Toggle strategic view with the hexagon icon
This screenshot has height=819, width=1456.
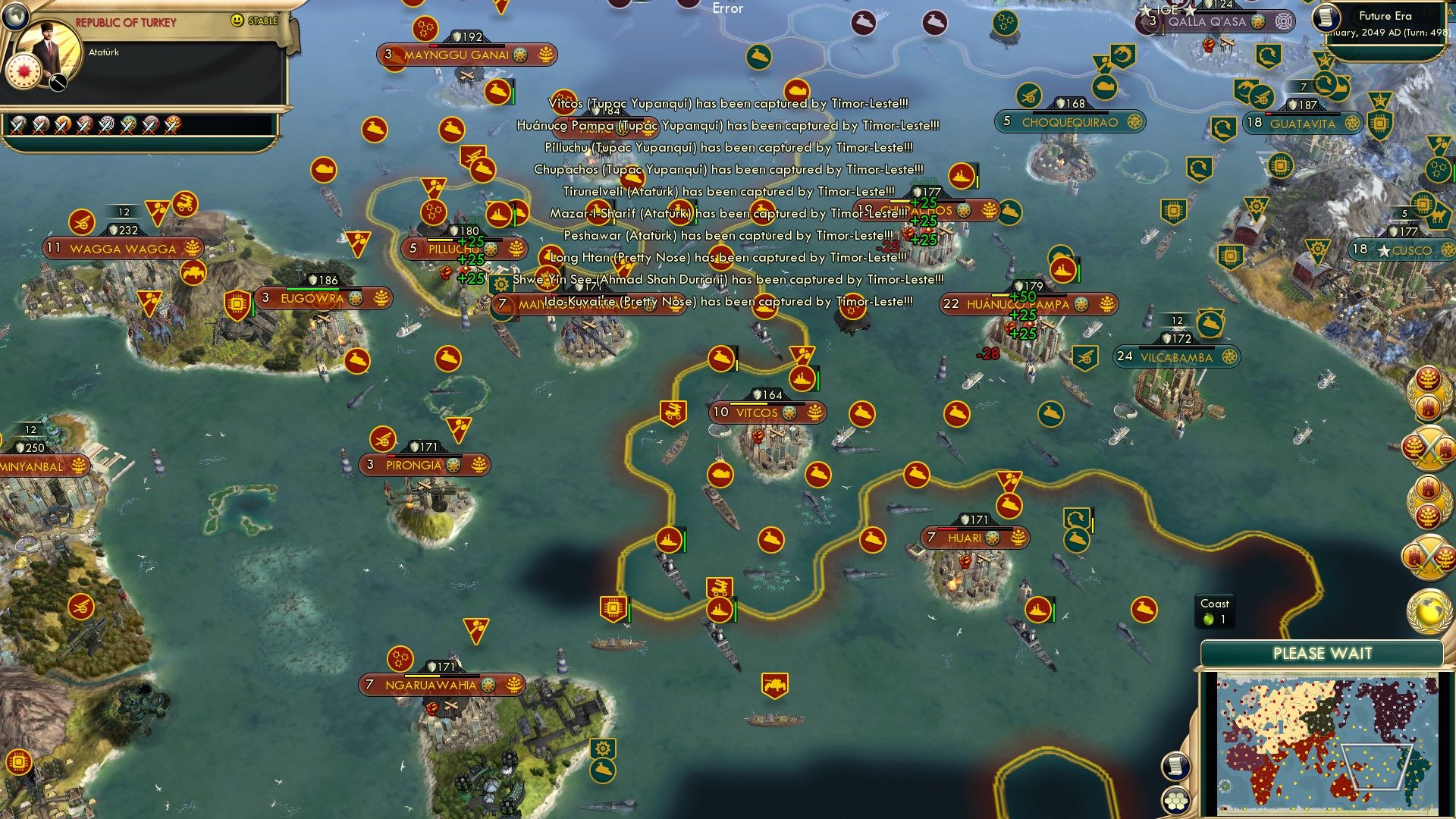tap(1175, 801)
